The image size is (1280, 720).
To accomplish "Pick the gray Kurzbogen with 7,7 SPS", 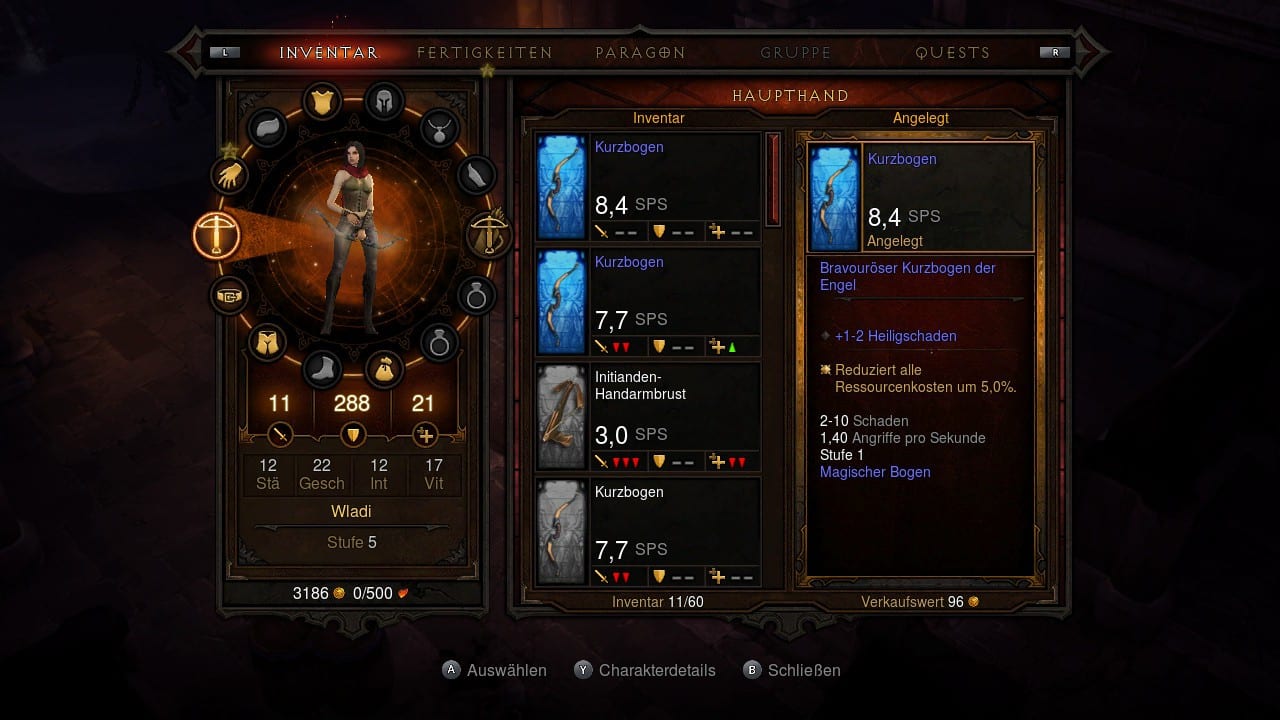I will tap(648, 532).
